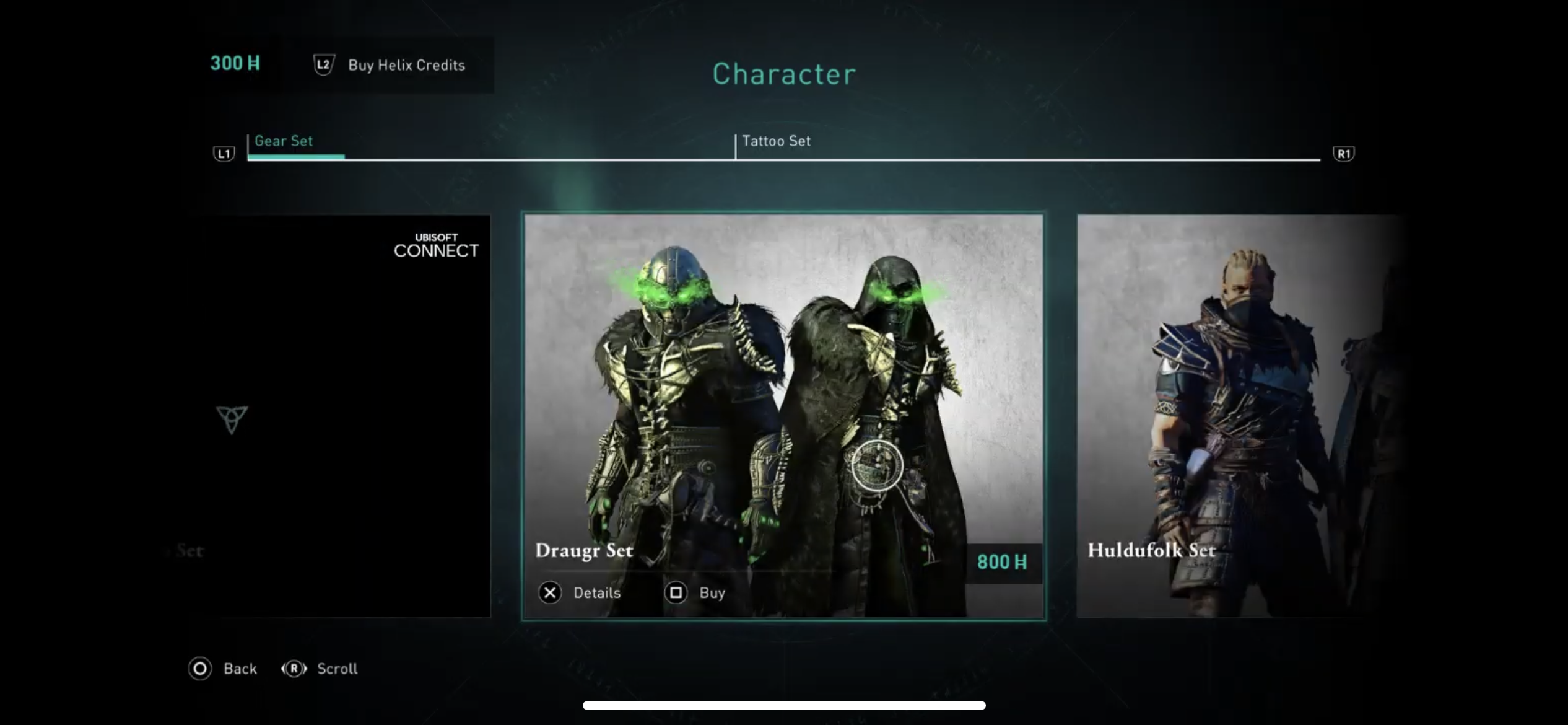Viewport: 1568px width, 725px height.
Task: Buy the Draugr Set
Action: (695, 593)
